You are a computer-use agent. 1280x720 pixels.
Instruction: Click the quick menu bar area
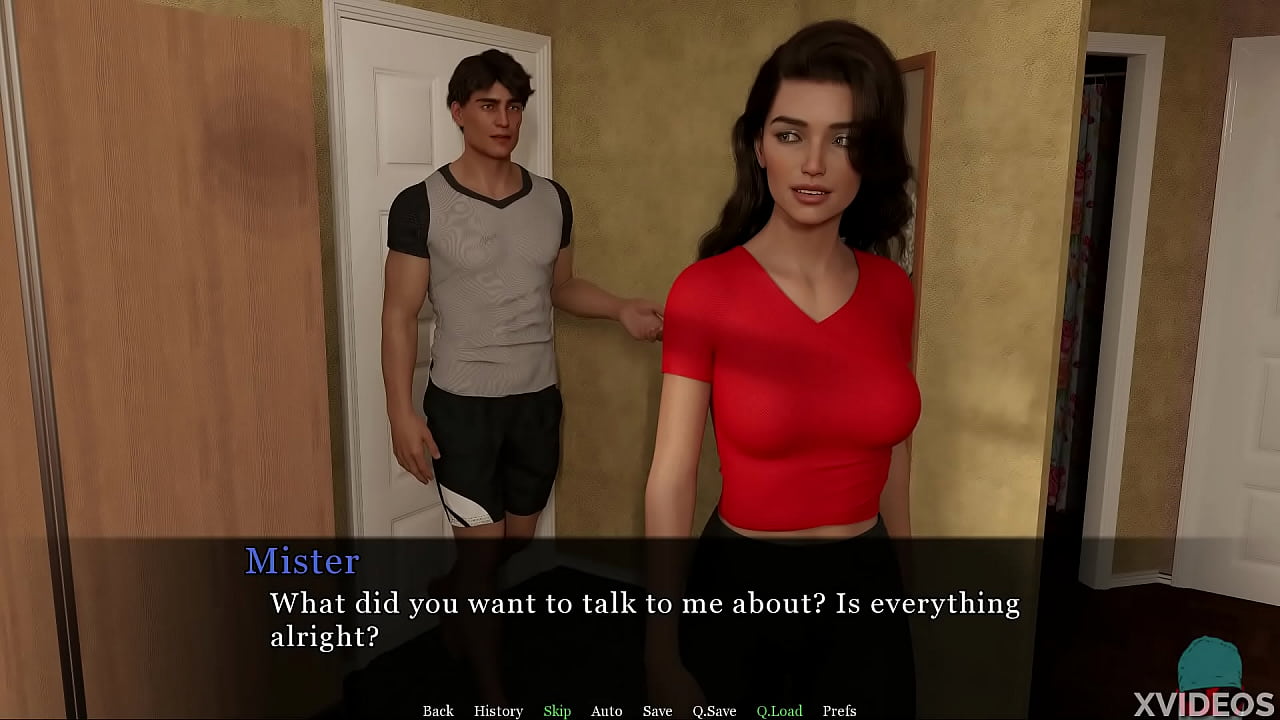pyautogui.click(x=640, y=710)
